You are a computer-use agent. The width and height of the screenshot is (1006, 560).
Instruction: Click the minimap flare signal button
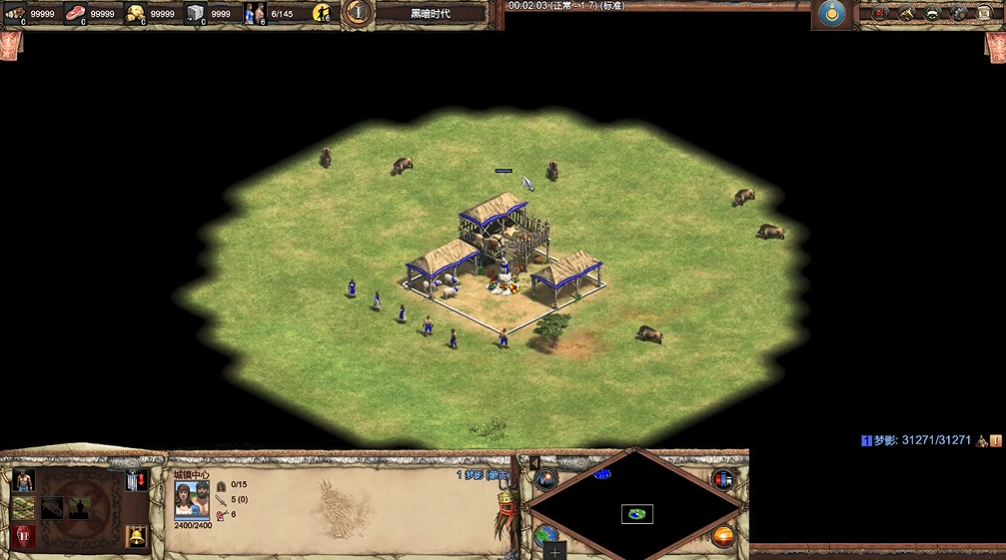[546, 479]
